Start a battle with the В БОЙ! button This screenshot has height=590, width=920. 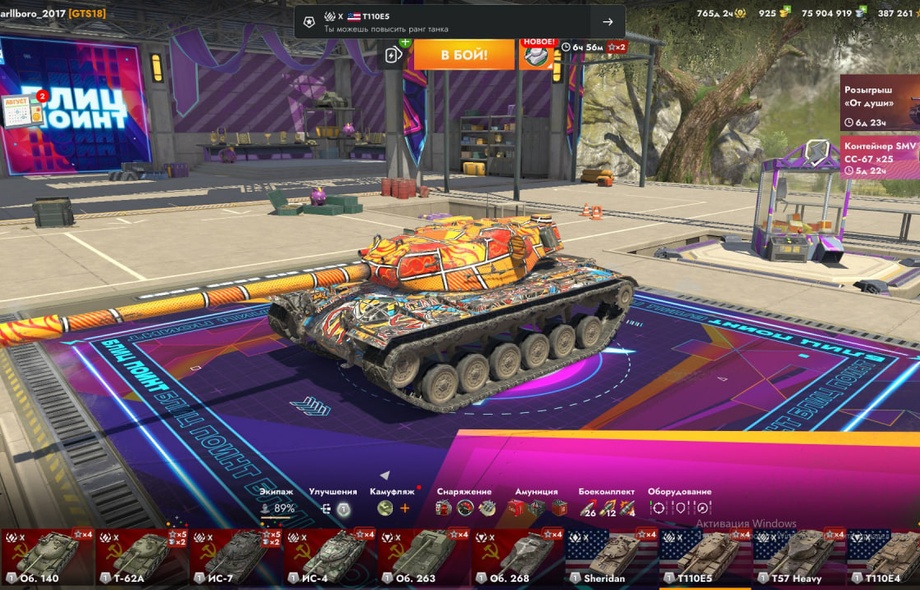tap(464, 54)
